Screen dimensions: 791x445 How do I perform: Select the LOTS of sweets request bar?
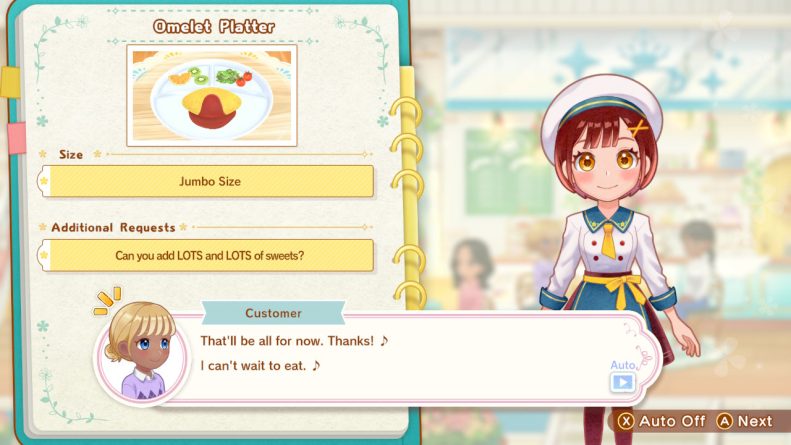[x=210, y=255]
